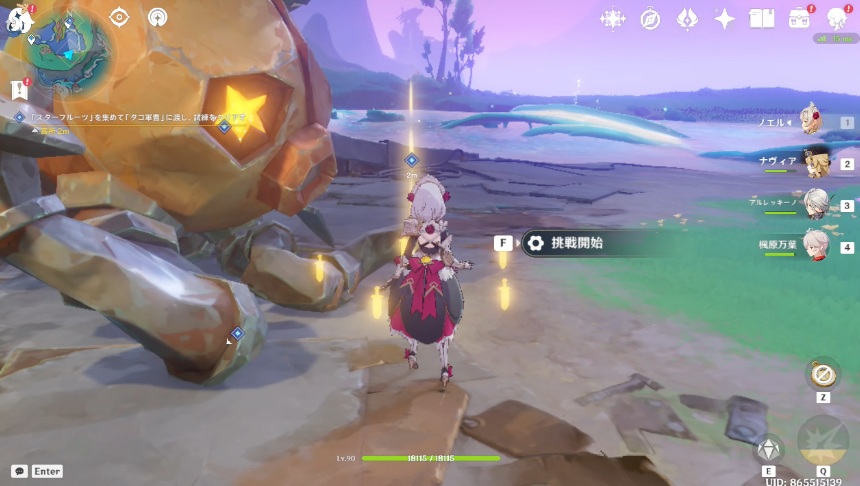This screenshot has height=486, width=860.
Task: Switch to party member 楓原万葉
Action: point(815,246)
